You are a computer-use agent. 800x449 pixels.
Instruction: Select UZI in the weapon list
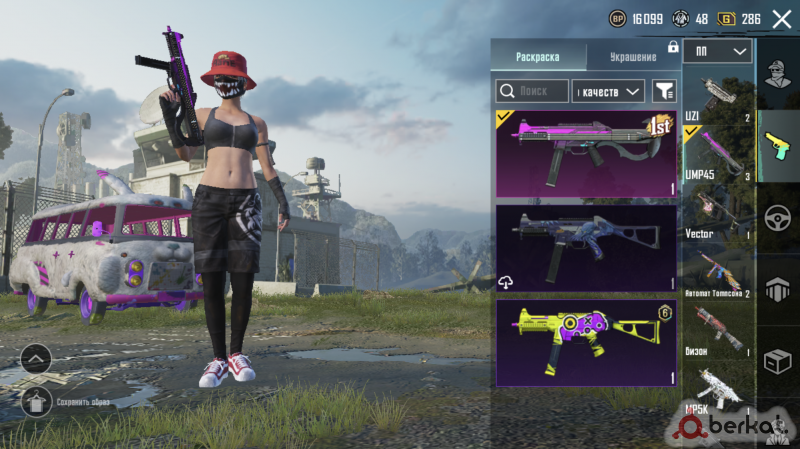[x=718, y=98]
